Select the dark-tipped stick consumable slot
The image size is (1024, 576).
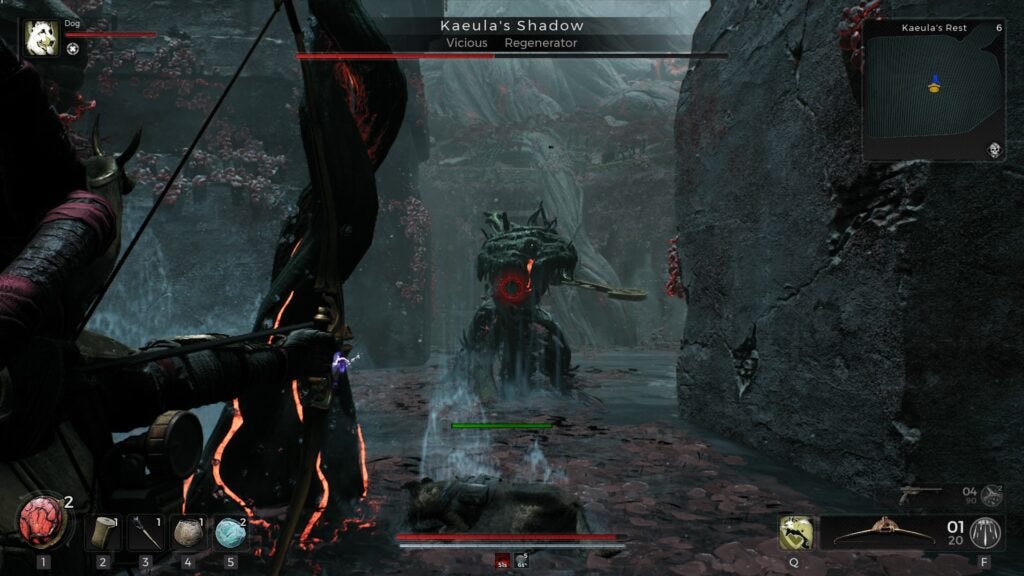coord(145,533)
